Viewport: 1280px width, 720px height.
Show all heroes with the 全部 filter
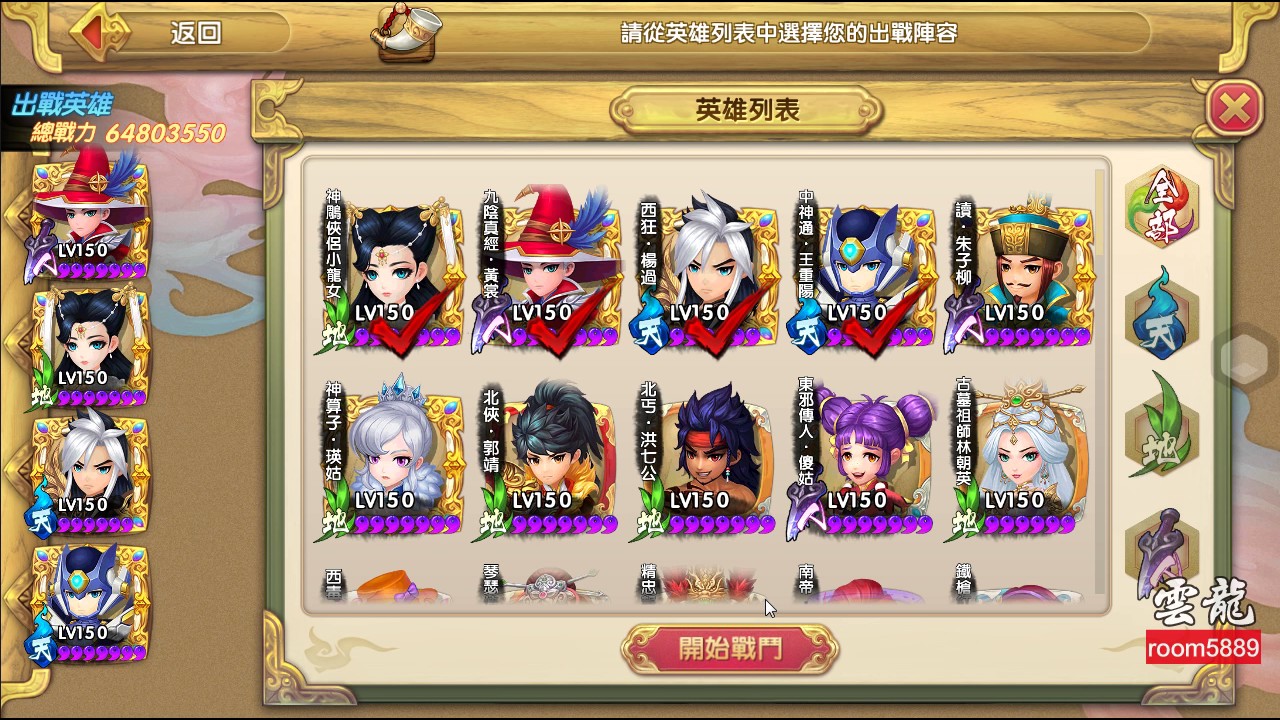[x=1162, y=210]
